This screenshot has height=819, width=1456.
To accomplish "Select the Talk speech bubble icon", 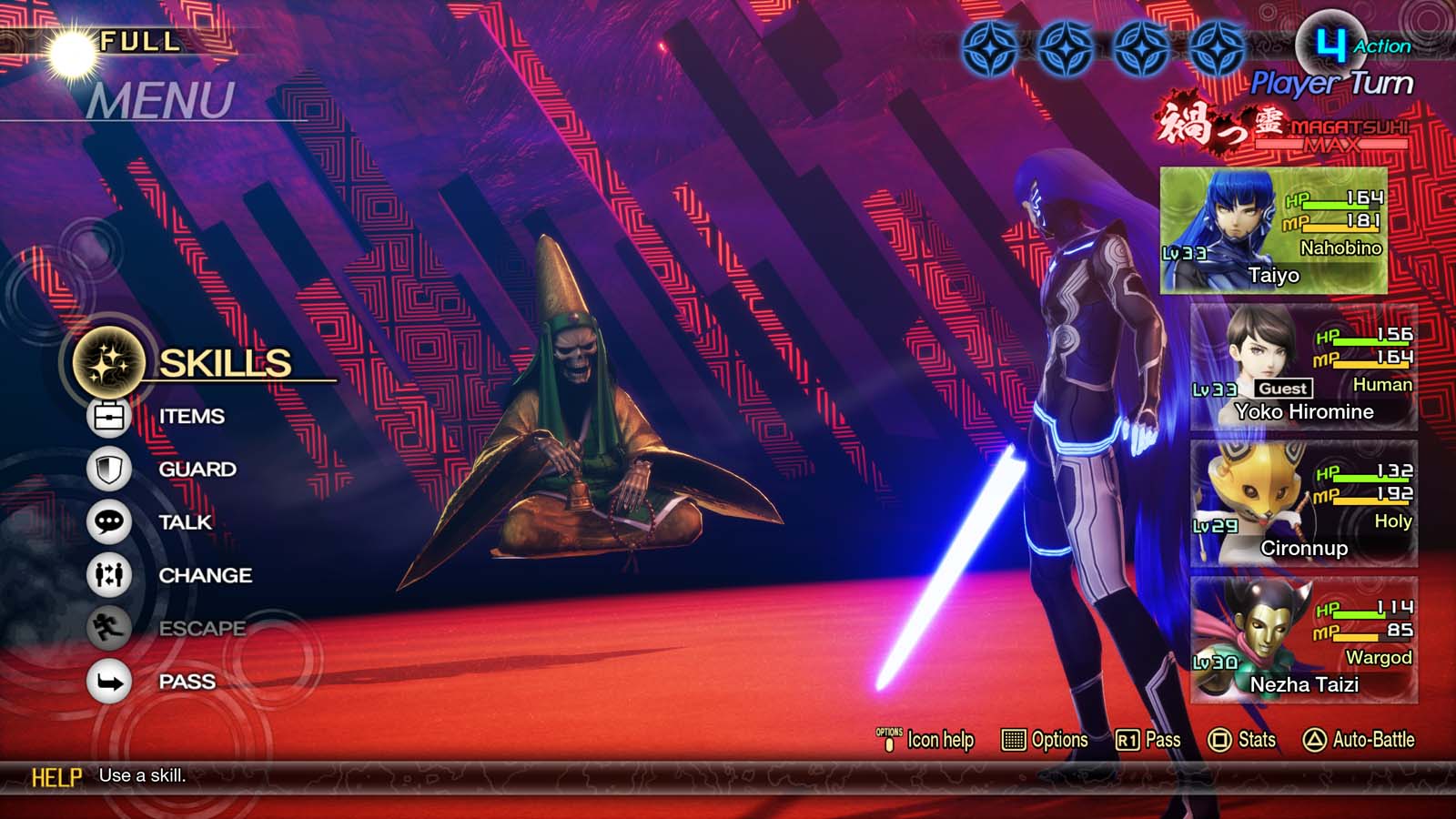I will 109,522.
